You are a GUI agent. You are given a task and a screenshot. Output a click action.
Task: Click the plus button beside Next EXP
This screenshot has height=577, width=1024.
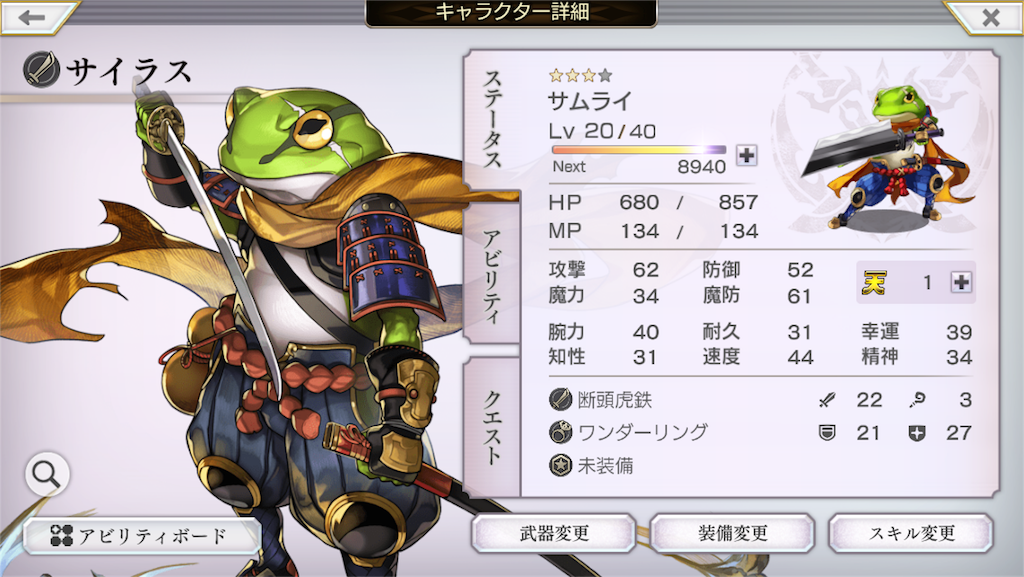pos(746,155)
